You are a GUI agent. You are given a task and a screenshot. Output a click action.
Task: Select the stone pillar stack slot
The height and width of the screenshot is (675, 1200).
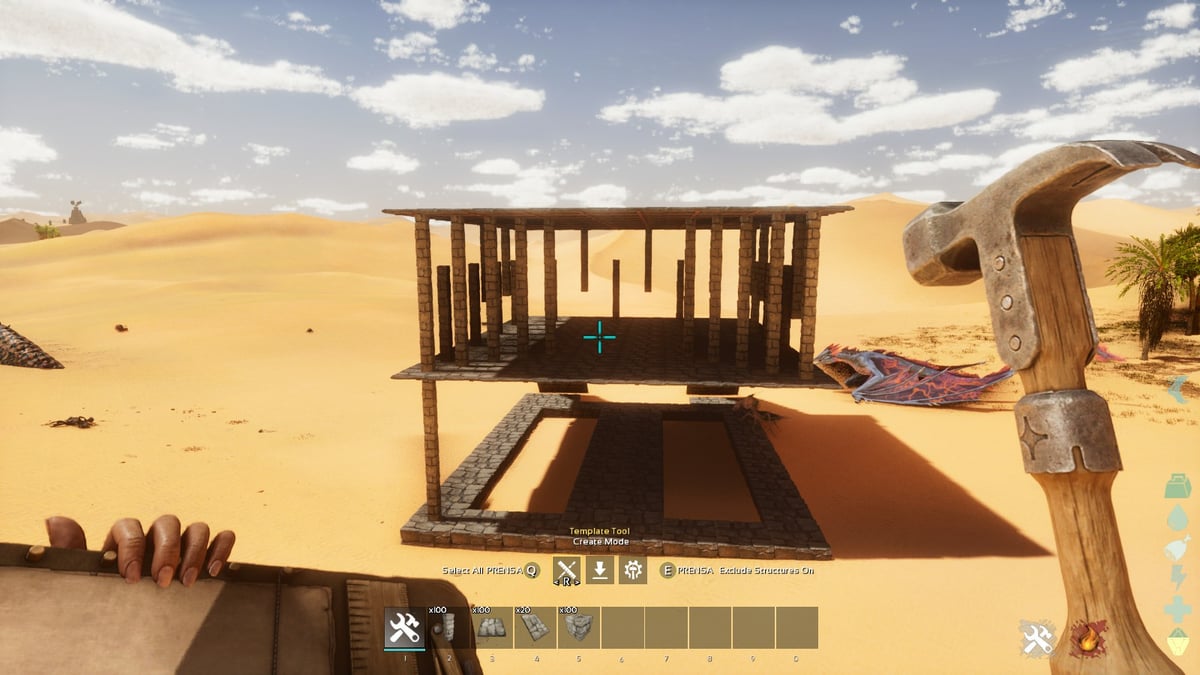pyautogui.click(x=448, y=628)
